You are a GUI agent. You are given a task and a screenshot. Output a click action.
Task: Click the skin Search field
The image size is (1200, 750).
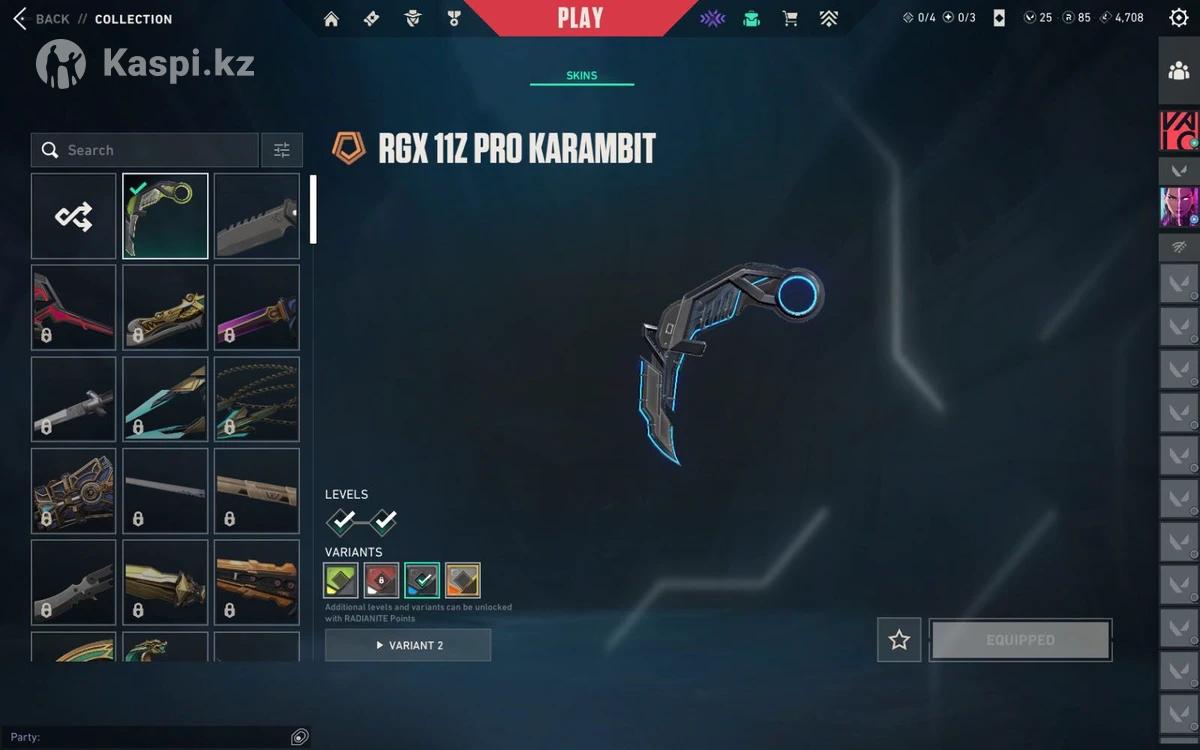145,150
